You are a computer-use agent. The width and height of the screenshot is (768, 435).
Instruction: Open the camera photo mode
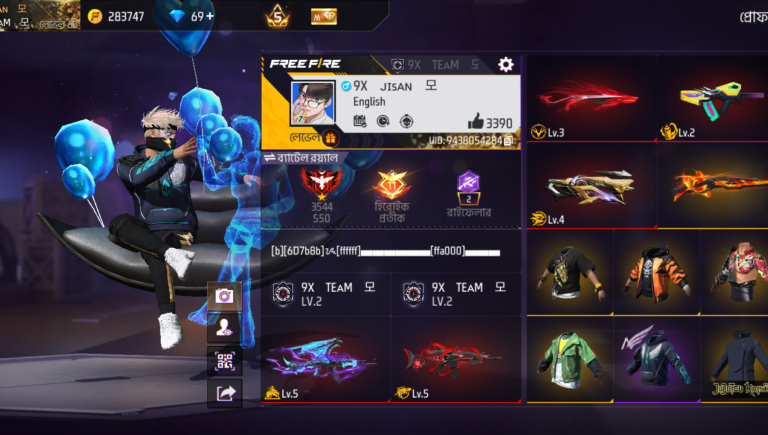coord(224,295)
